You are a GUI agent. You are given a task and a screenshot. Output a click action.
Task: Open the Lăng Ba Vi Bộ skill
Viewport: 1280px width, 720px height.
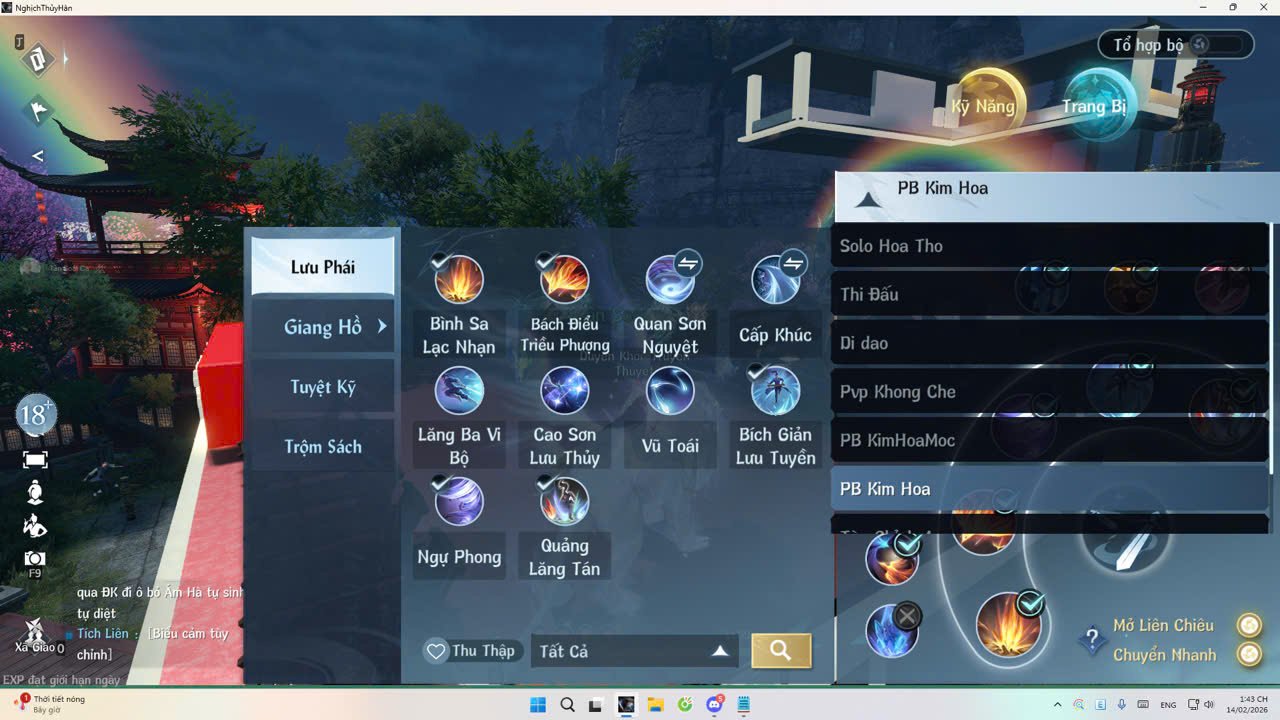tap(459, 390)
